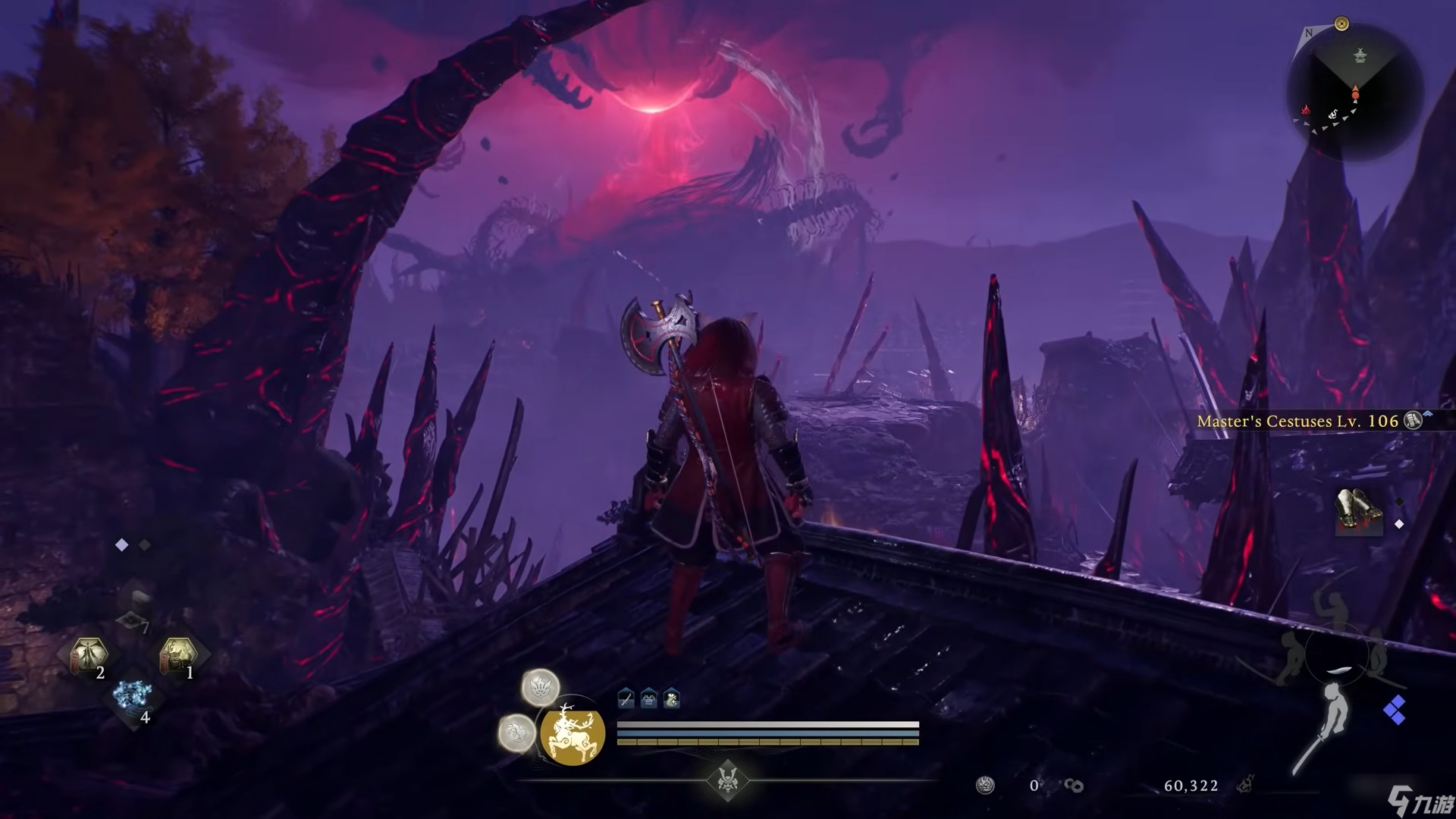Click the samurai helmet emblem below the bars
1456x819 pixels.
[x=728, y=780]
